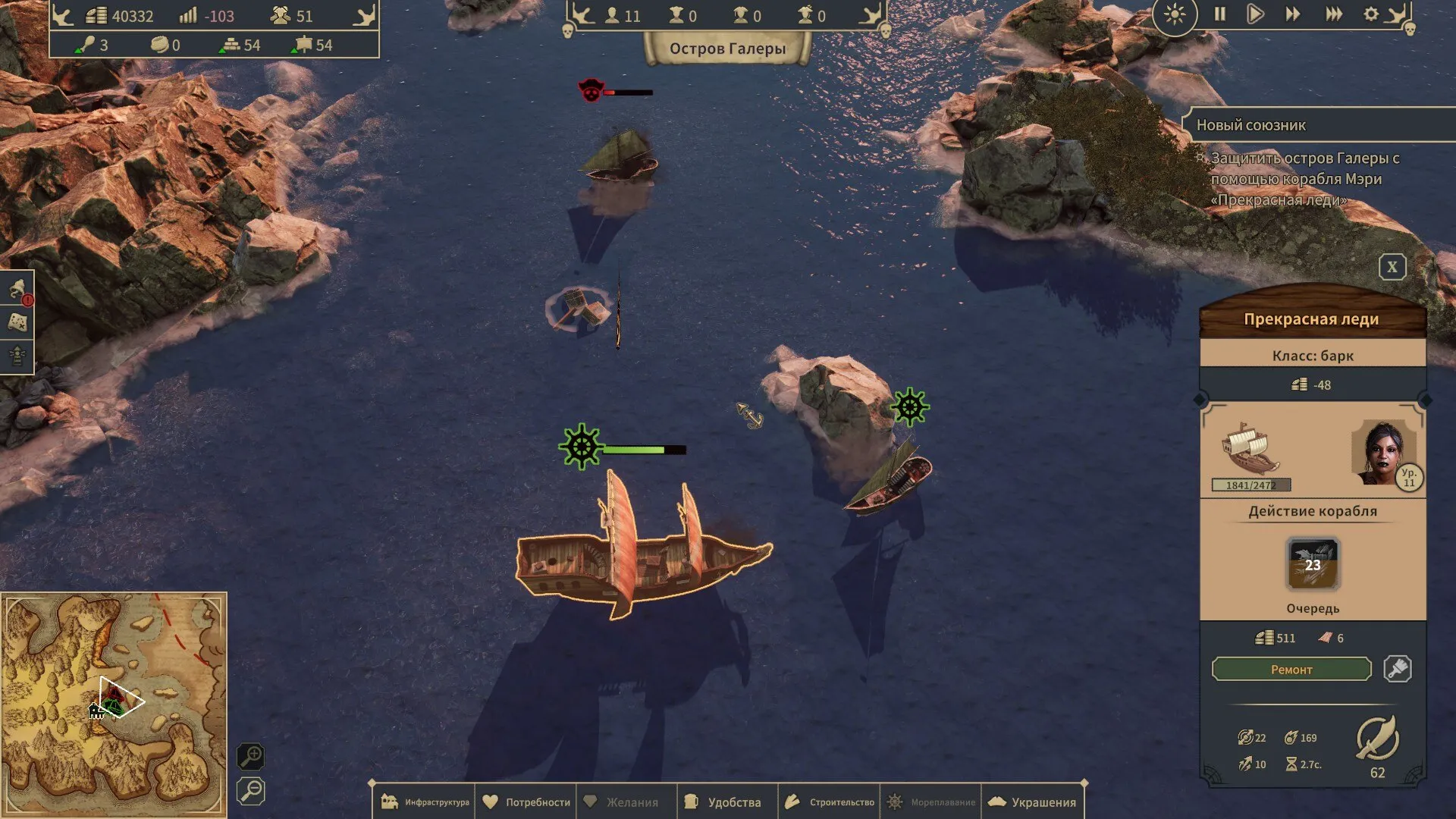Screen dimensions: 1456x819
Task: Click the sun day-night icon
Action: 1175,14
